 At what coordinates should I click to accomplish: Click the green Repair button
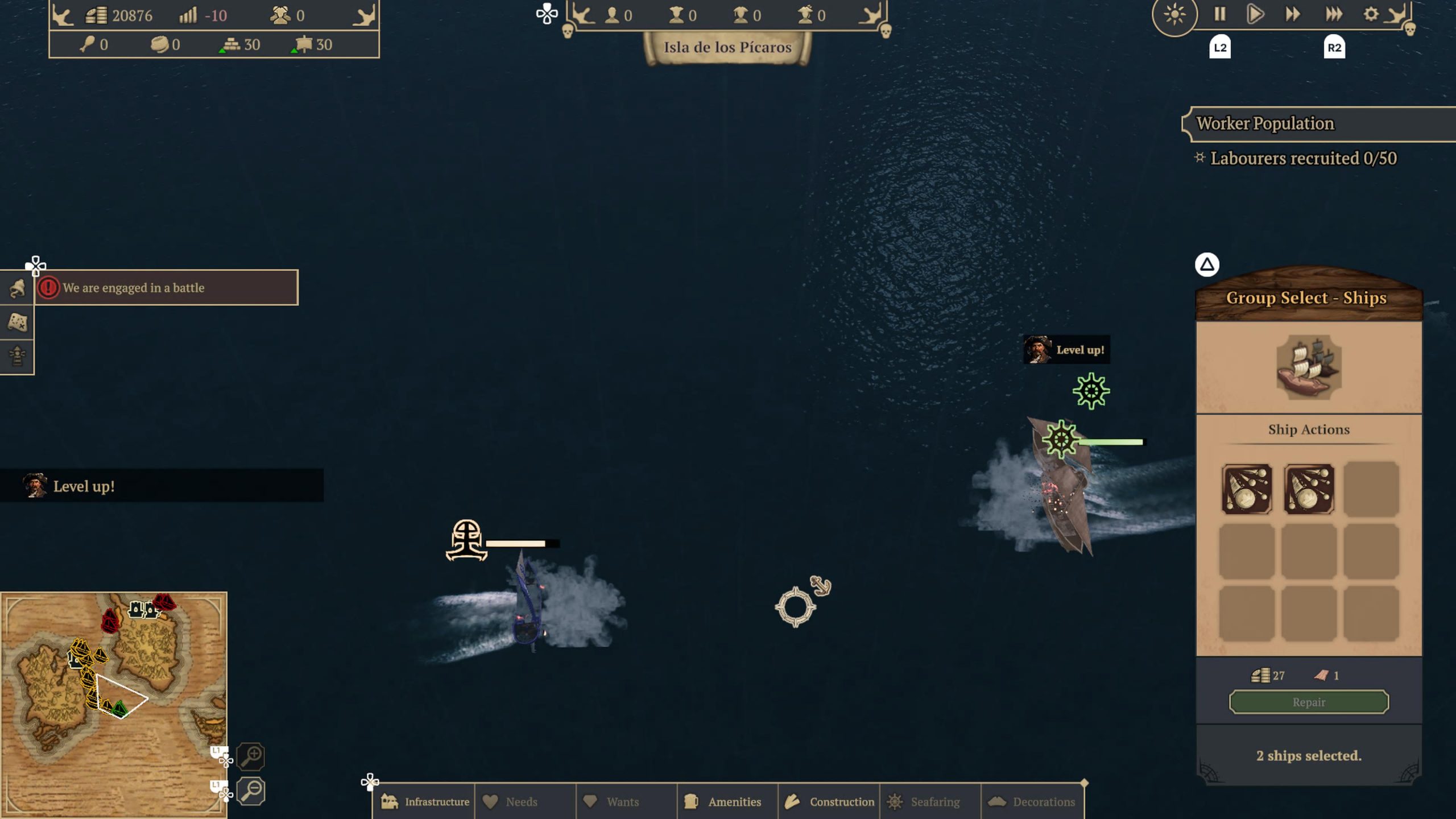pos(1309,702)
